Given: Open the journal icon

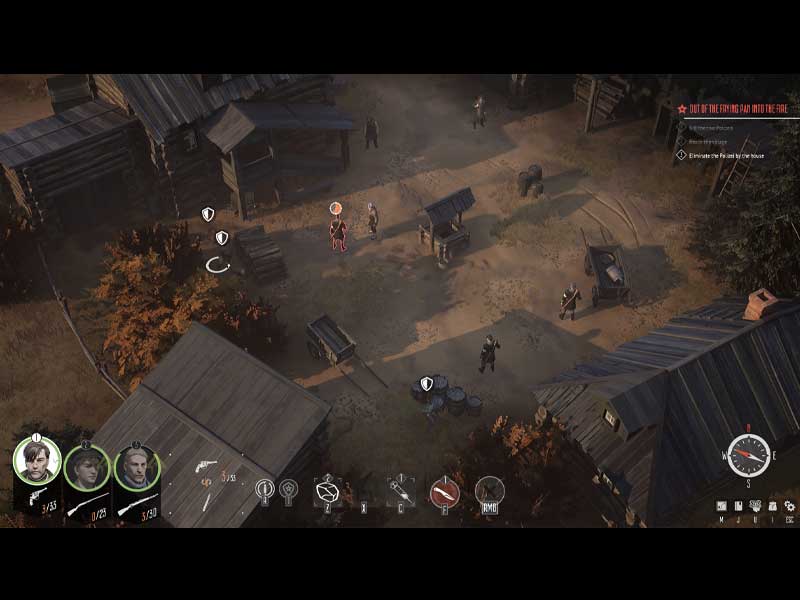Looking at the screenshot, I should pyautogui.click(x=738, y=506).
